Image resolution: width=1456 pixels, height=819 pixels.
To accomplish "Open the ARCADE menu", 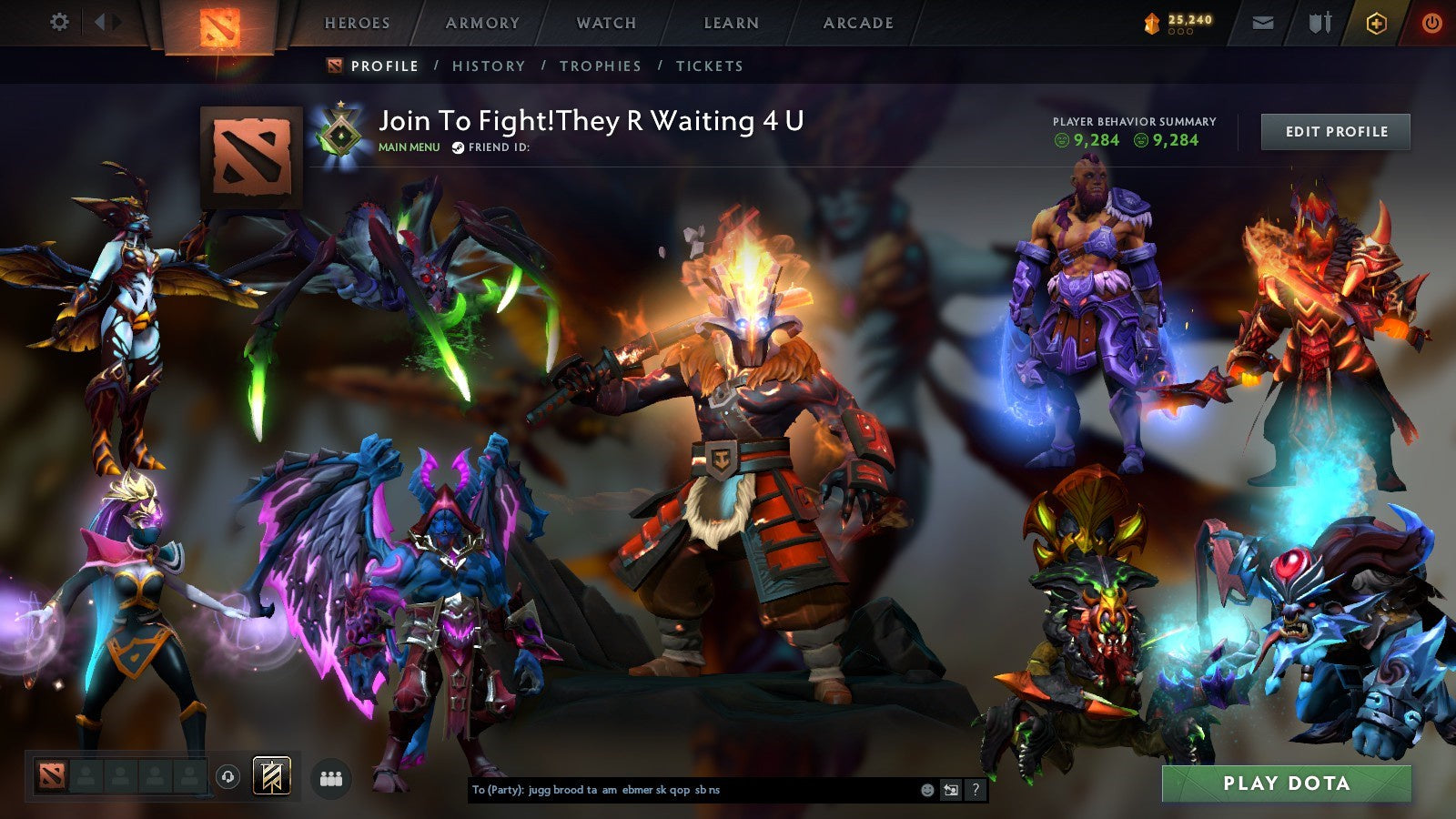I will pos(858,24).
